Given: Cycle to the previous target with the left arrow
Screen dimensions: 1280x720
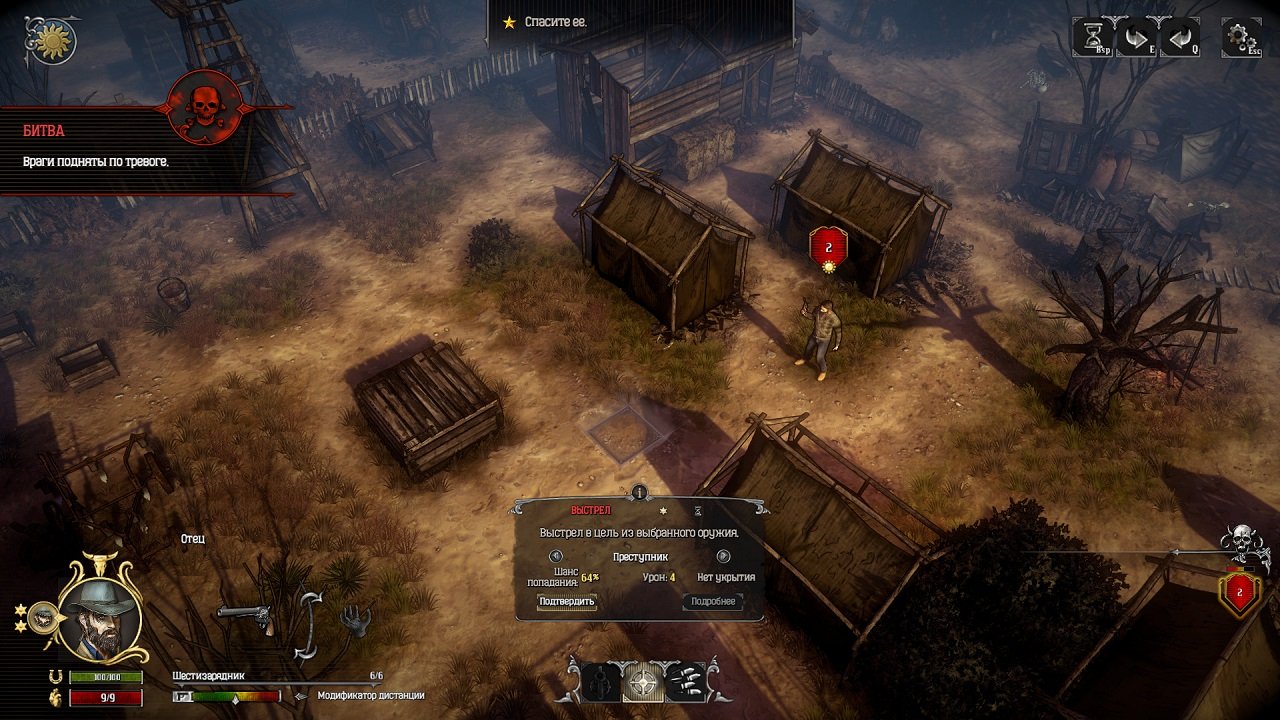Looking at the screenshot, I should tap(555, 556).
